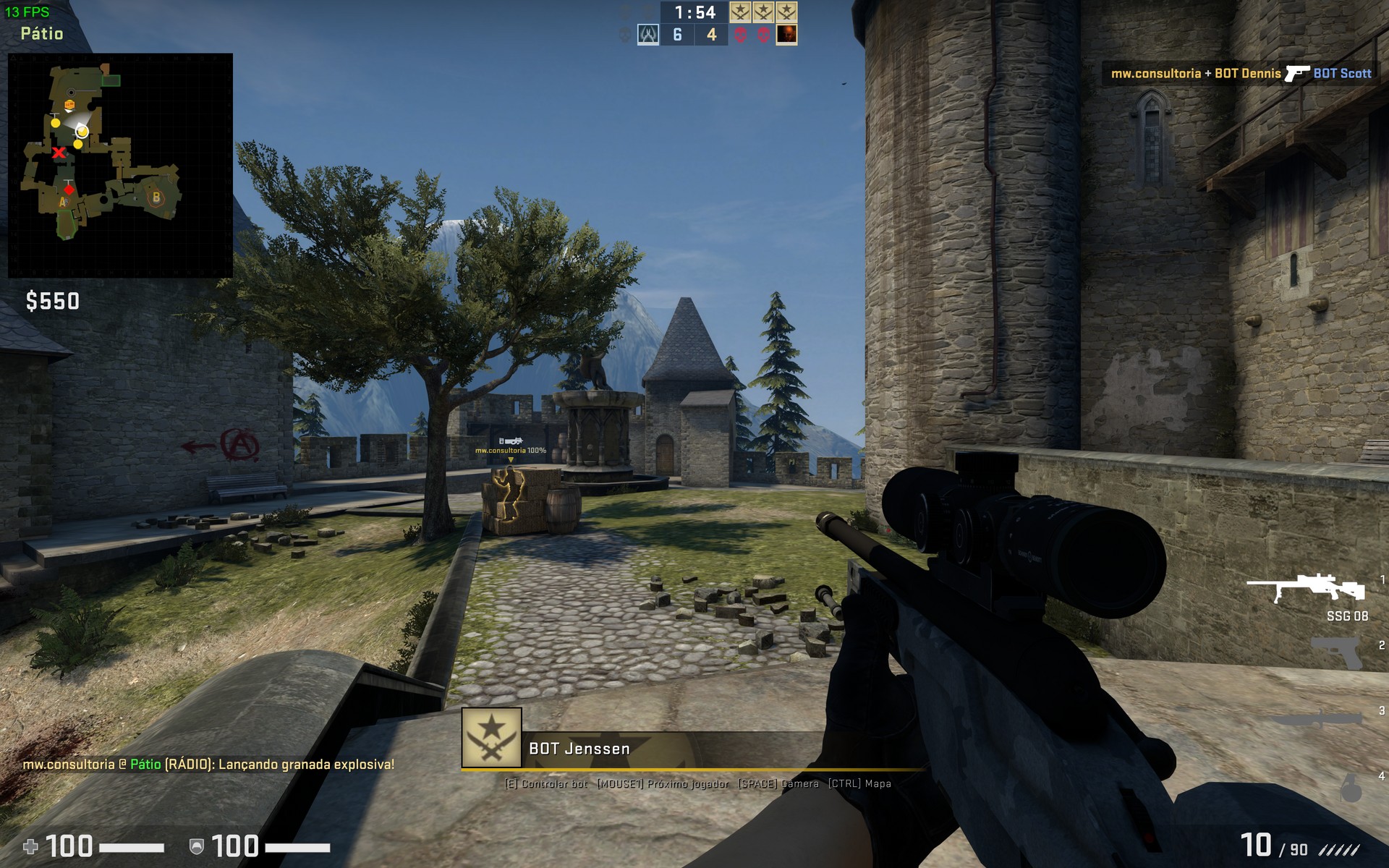1389x868 pixels.
Task: Open the BOT Jenssen spectator name panel
Action: 579,749
